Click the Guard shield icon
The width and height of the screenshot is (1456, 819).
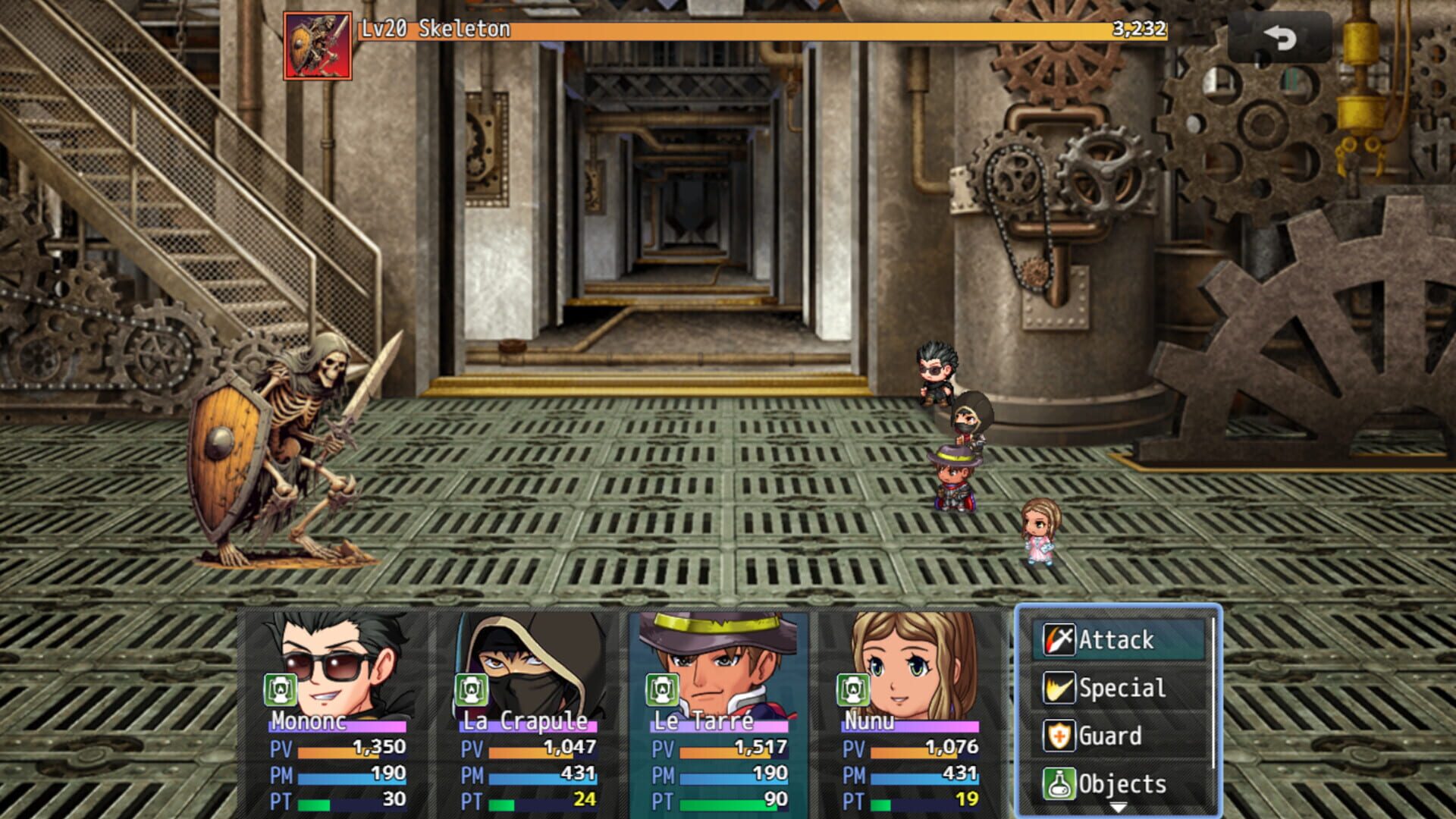pyautogui.click(x=1059, y=736)
